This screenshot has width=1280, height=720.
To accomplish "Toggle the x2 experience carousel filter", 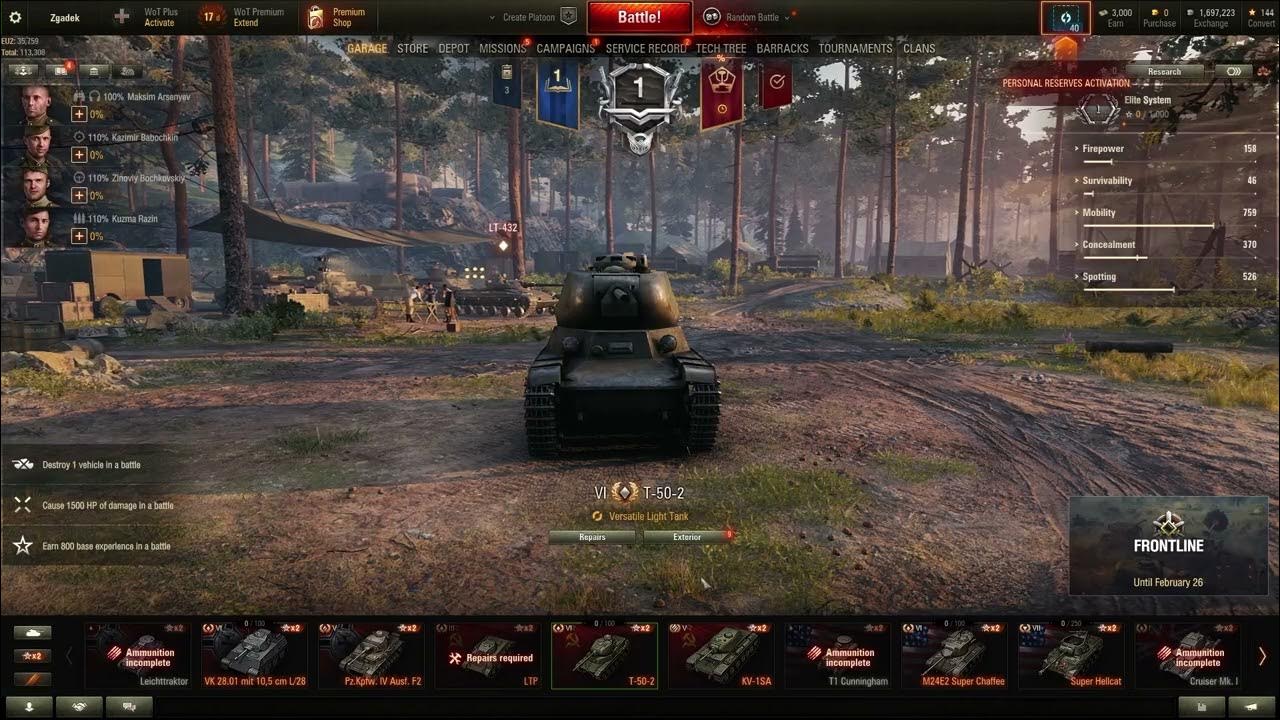I will pos(33,656).
